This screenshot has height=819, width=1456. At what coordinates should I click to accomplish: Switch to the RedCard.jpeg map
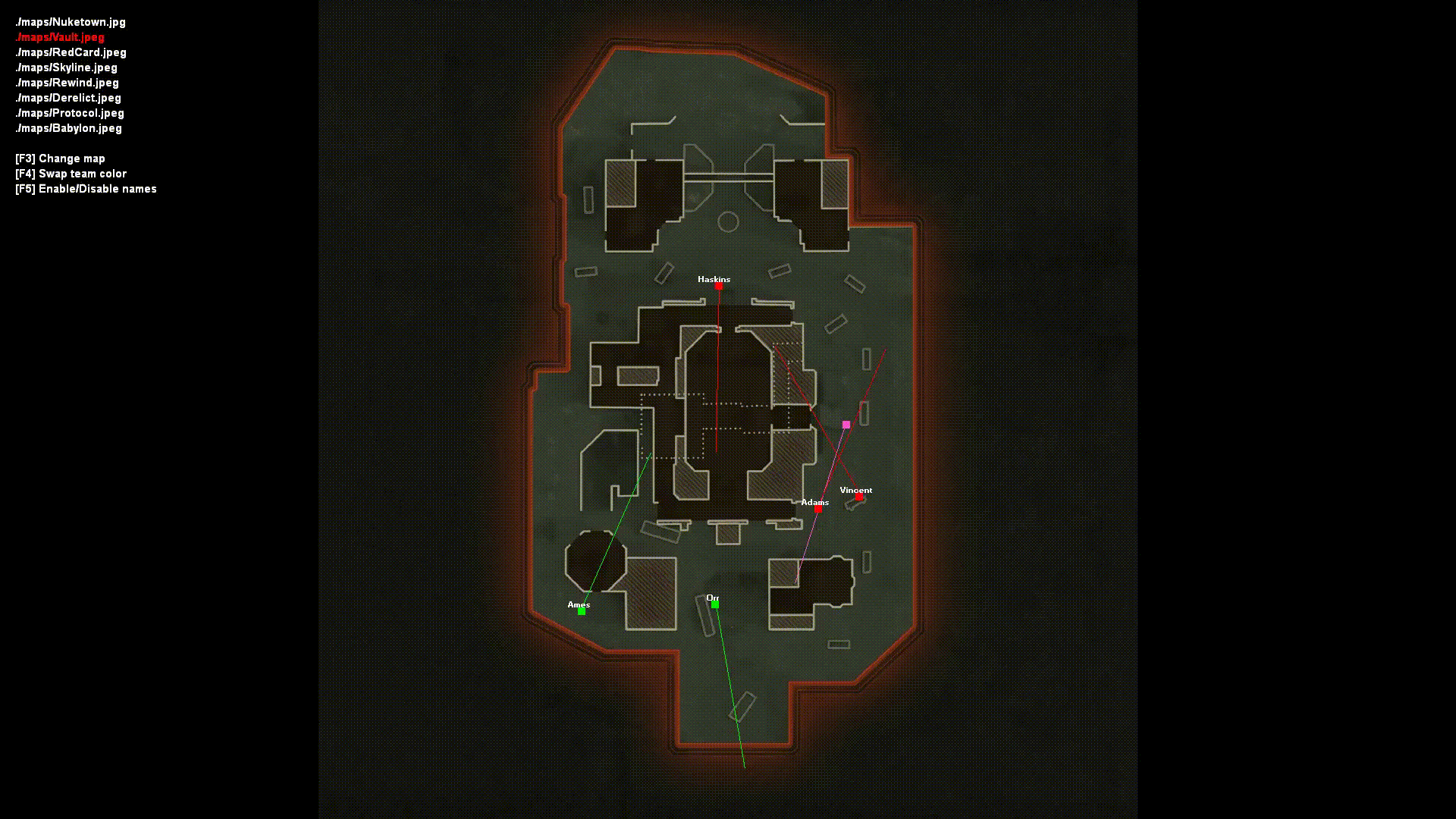[71, 52]
